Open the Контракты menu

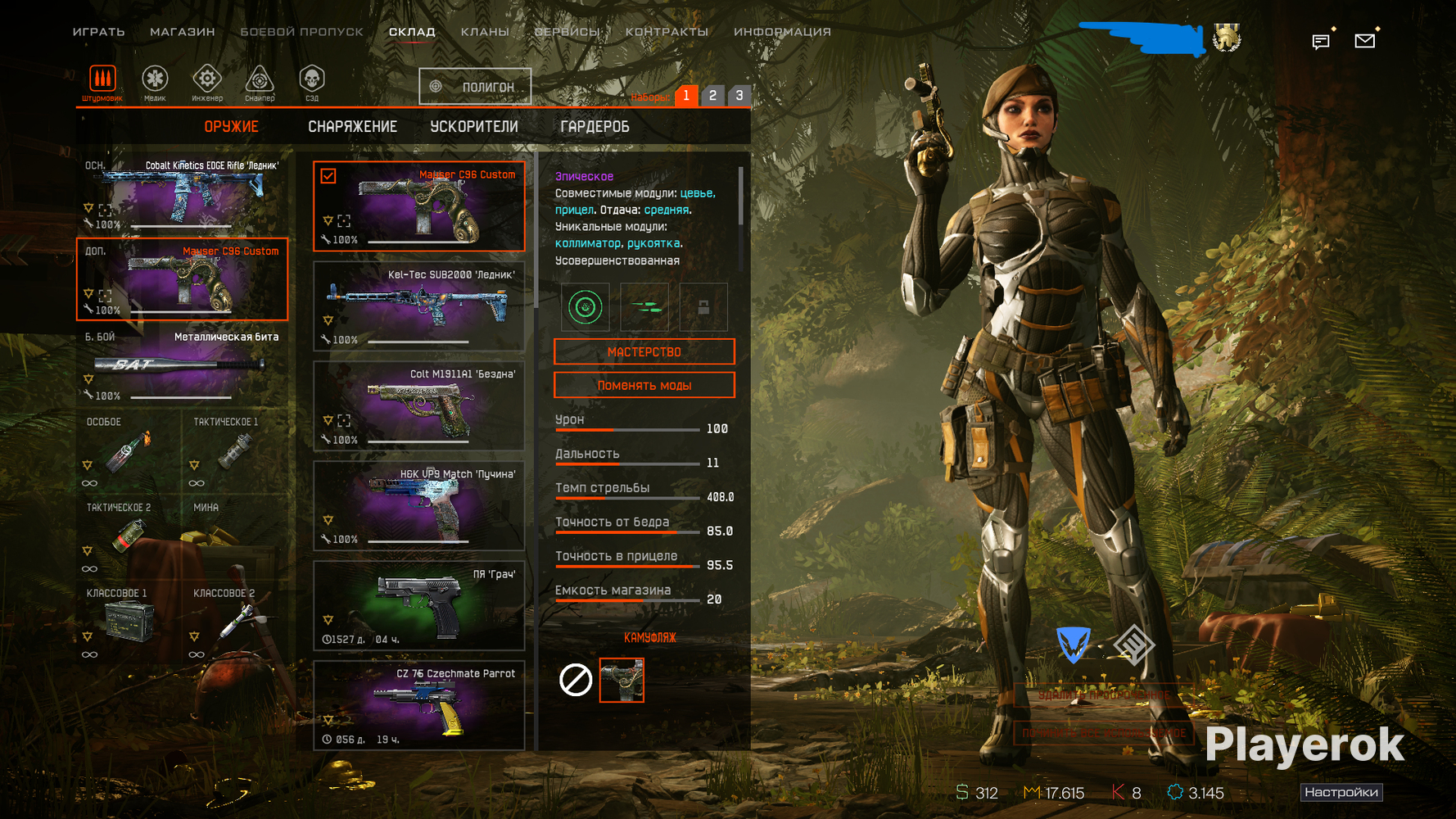coord(667,32)
